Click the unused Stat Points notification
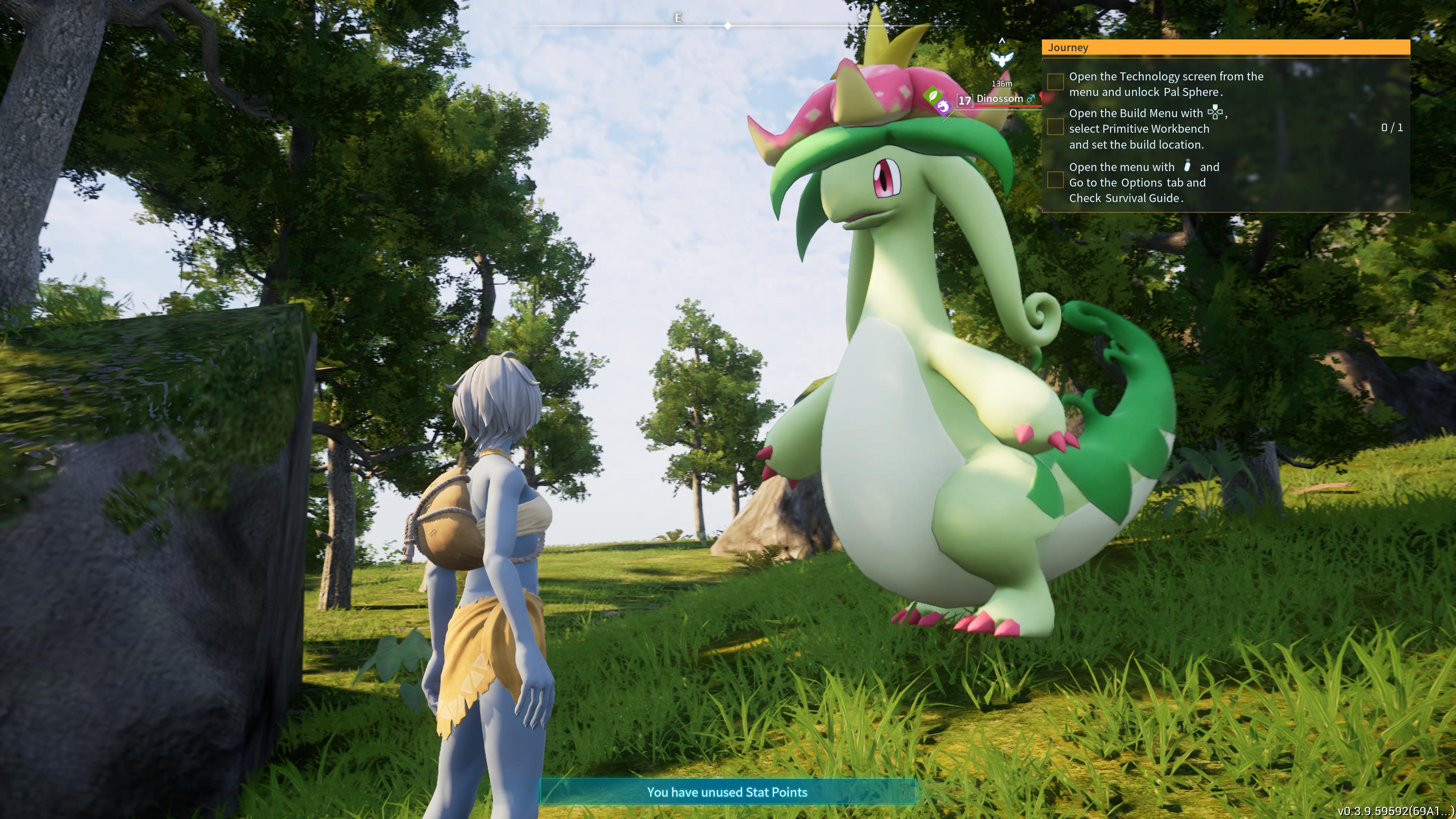This screenshot has height=819, width=1456. coord(727,792)
